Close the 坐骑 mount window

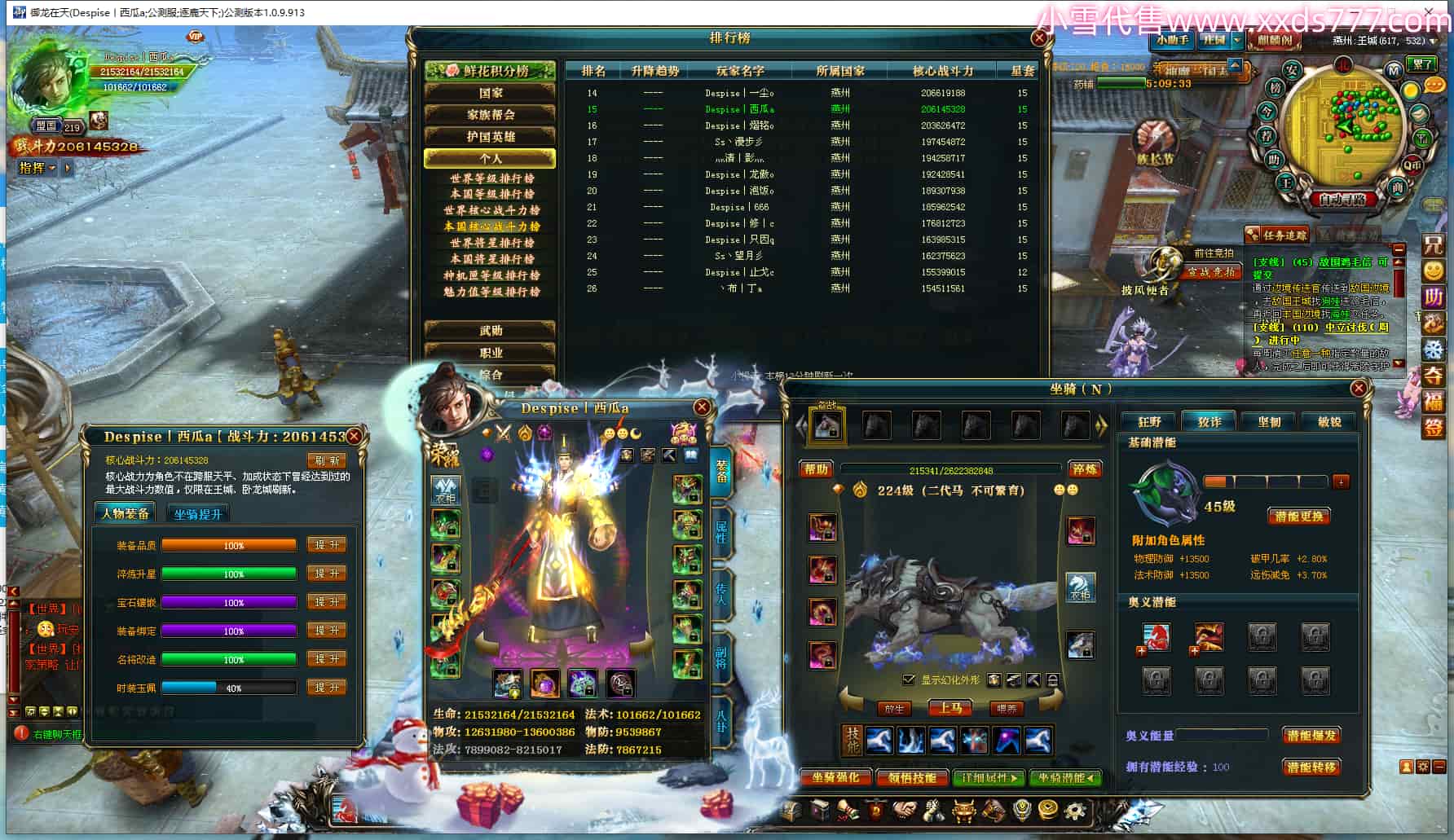(1359, 389)
